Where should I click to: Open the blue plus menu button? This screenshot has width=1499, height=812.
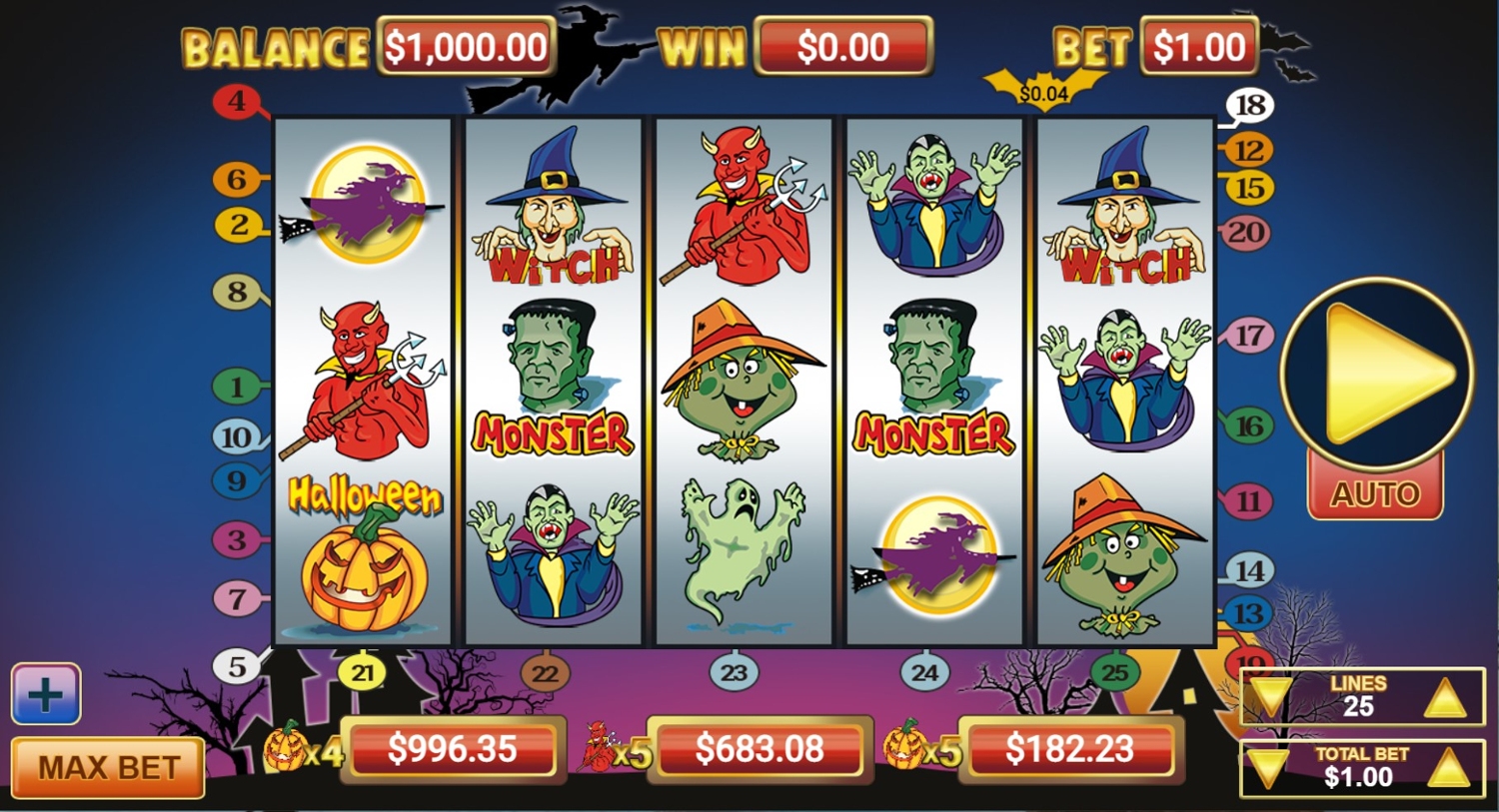pos(46,694)
